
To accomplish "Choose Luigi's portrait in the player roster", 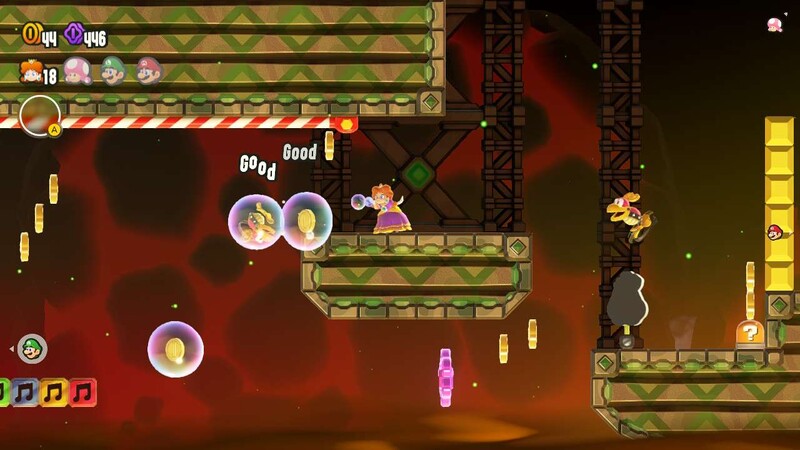I will (x=112, y=70).
